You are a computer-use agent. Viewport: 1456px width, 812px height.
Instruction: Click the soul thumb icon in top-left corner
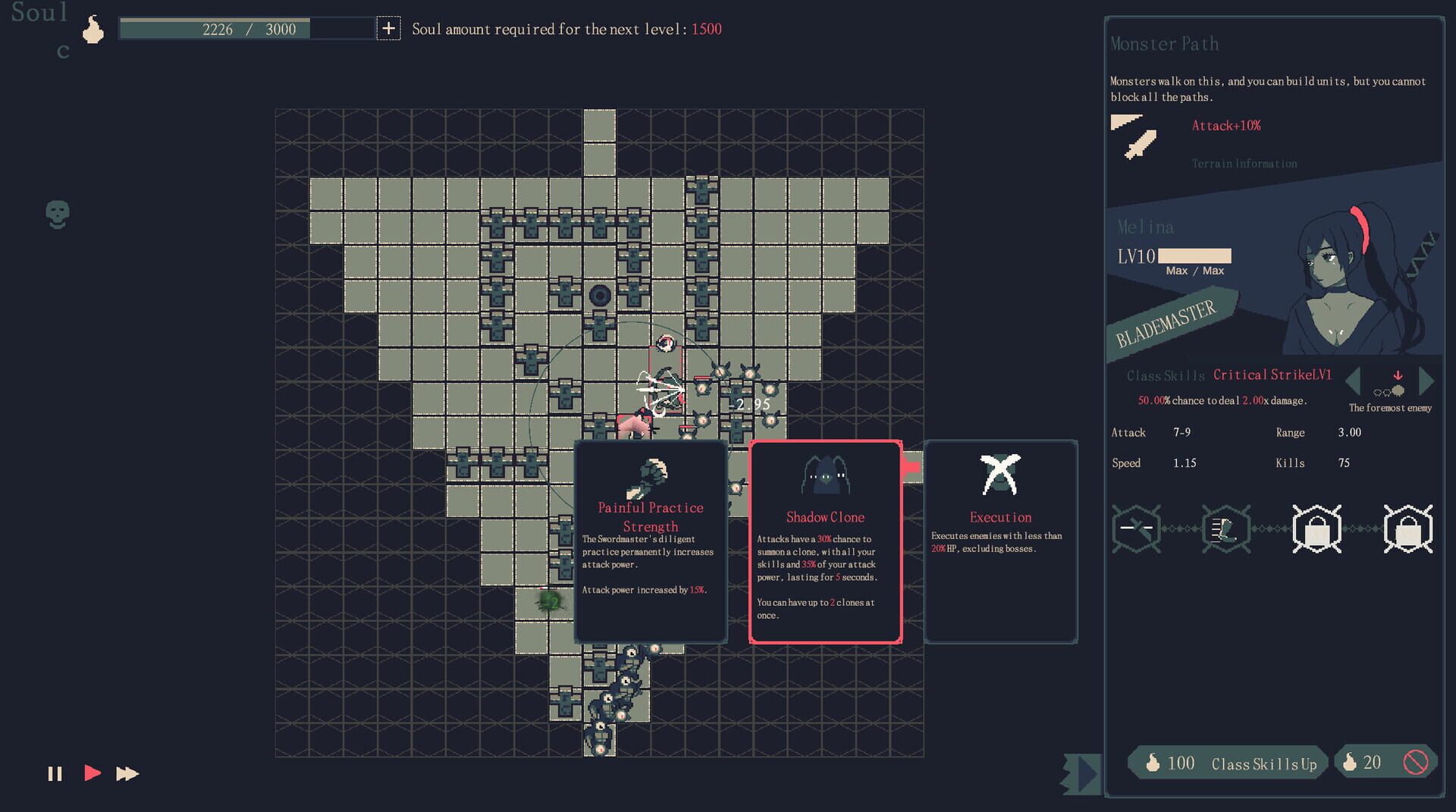tap(93, 29)
